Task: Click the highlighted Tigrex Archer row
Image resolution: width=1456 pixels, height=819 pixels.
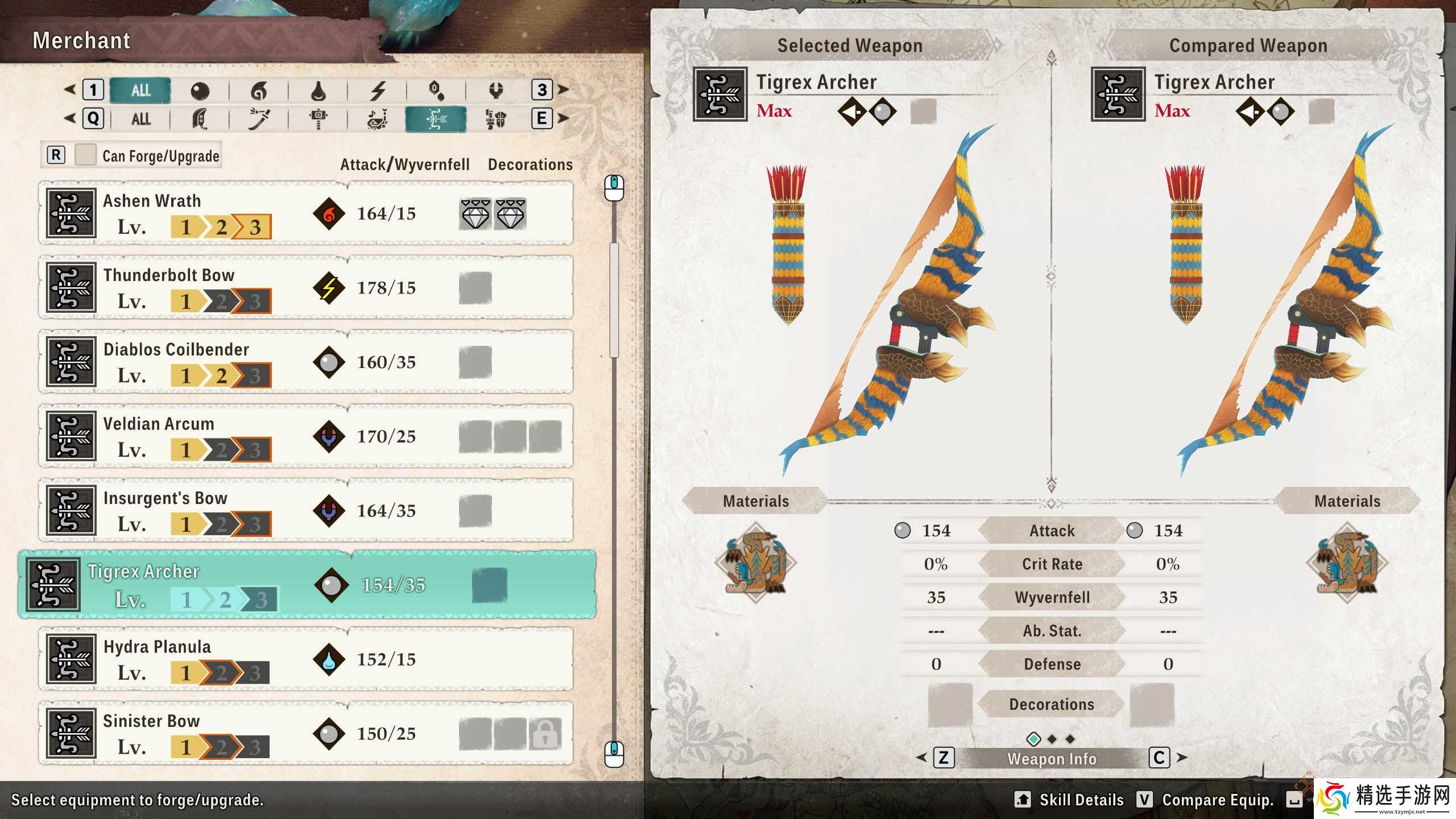Action: 307,585
